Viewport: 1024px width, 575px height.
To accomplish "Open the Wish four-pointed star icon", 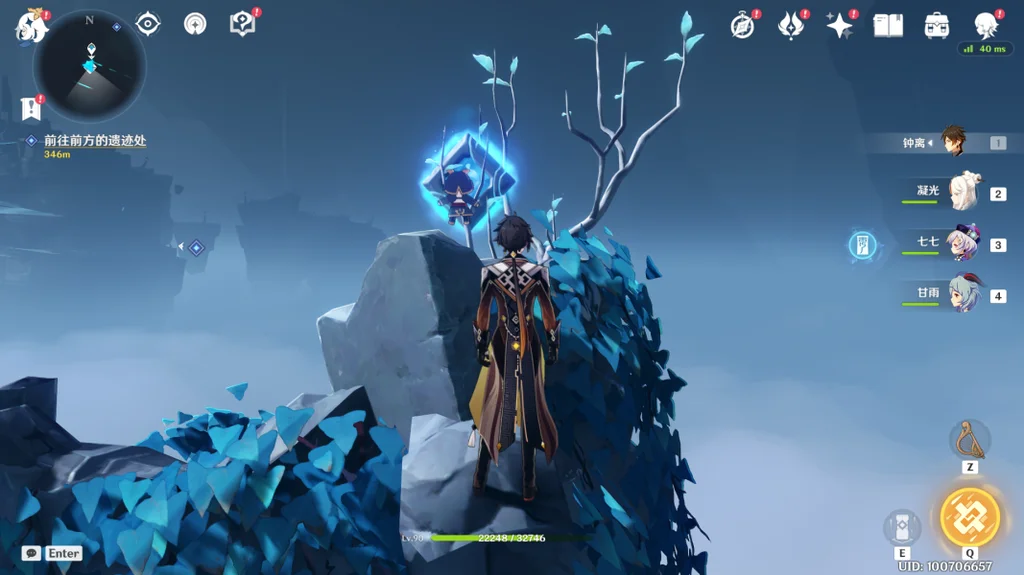I will pyautogui.click(x=839, y=26).
